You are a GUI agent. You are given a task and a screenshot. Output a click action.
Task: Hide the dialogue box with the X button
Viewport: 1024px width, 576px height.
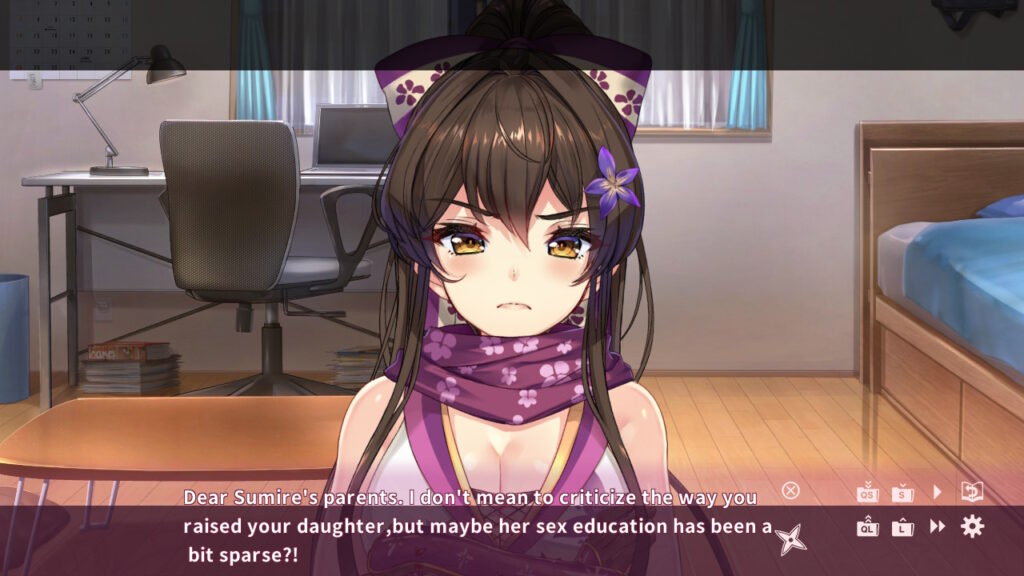(791, 490)
